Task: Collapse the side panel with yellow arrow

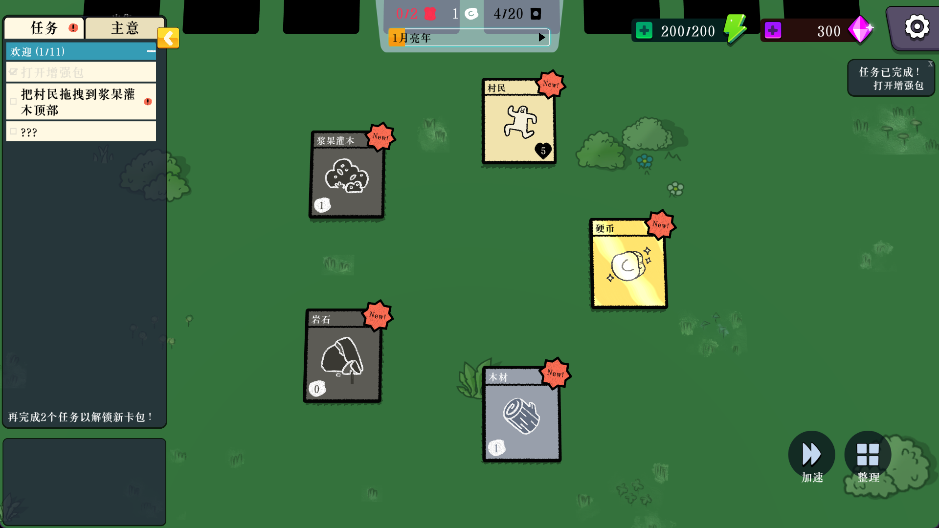Action: pyautogui.click(x=169, y=38)
